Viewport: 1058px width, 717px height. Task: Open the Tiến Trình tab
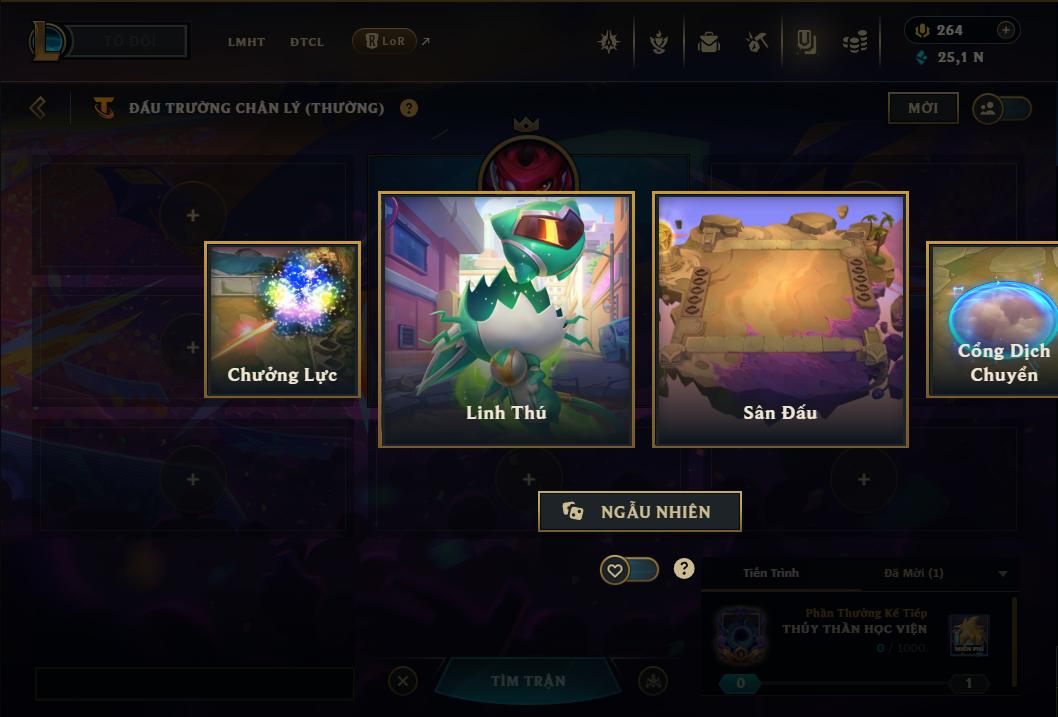coord(771,573)
